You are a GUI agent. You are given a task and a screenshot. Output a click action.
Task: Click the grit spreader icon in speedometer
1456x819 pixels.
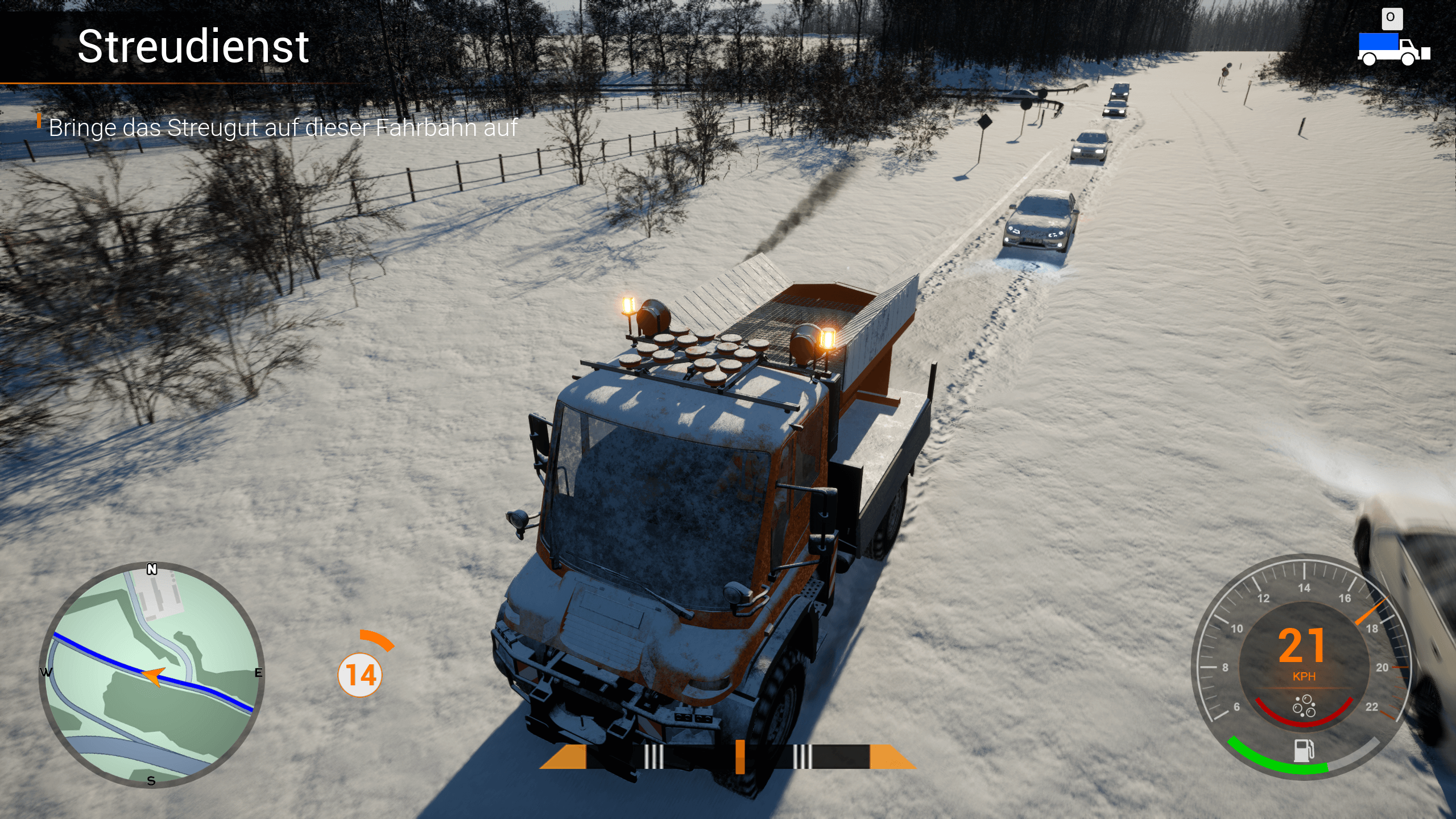(1304, 706)
